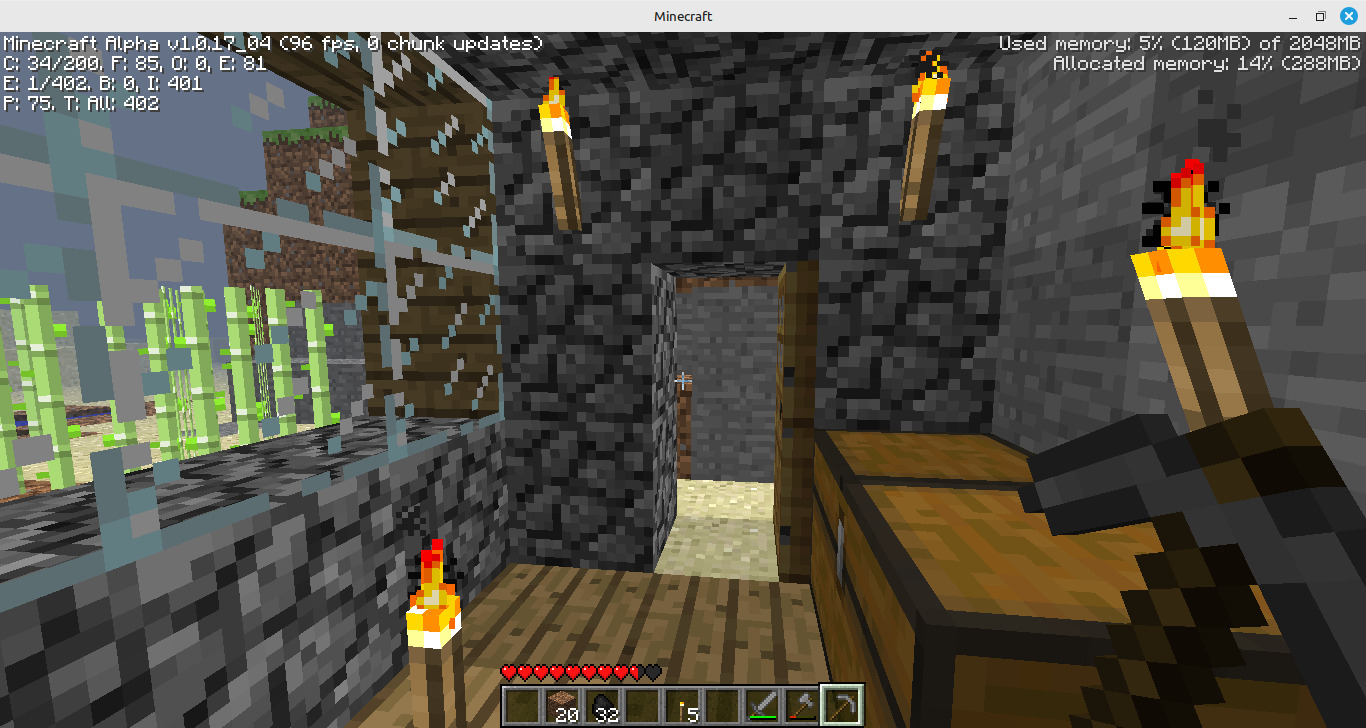Switch to the axe hotbar slot
1366x728 pixels.
click(x=801, y=705)
